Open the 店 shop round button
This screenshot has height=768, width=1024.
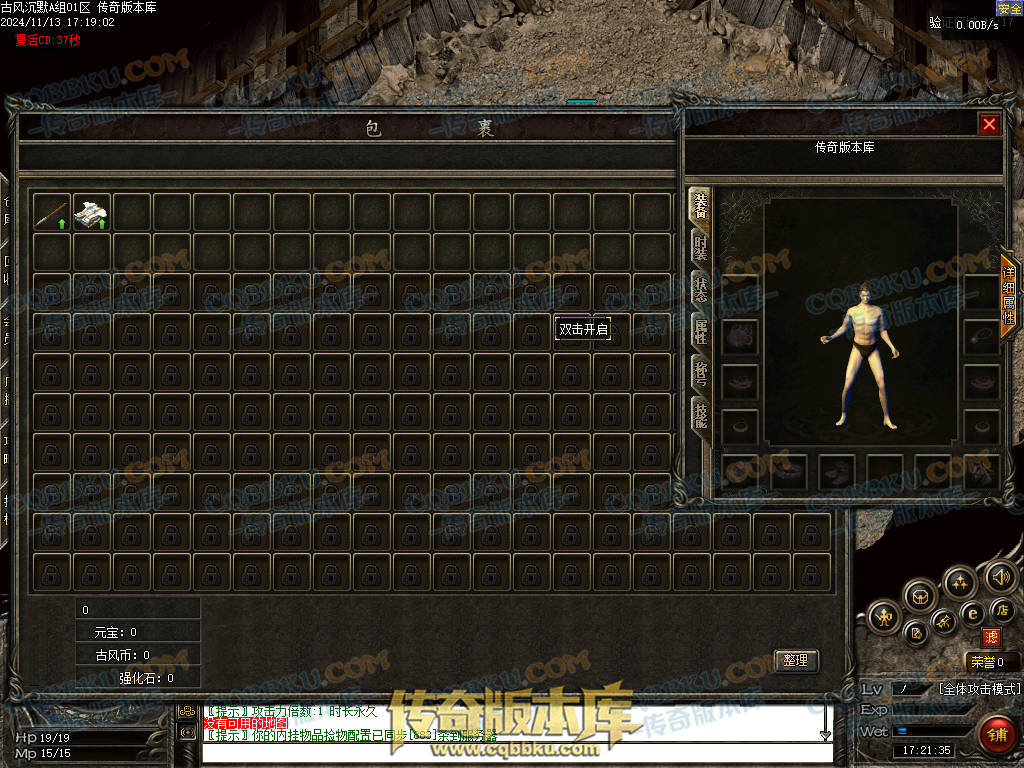pos(1003,610)
